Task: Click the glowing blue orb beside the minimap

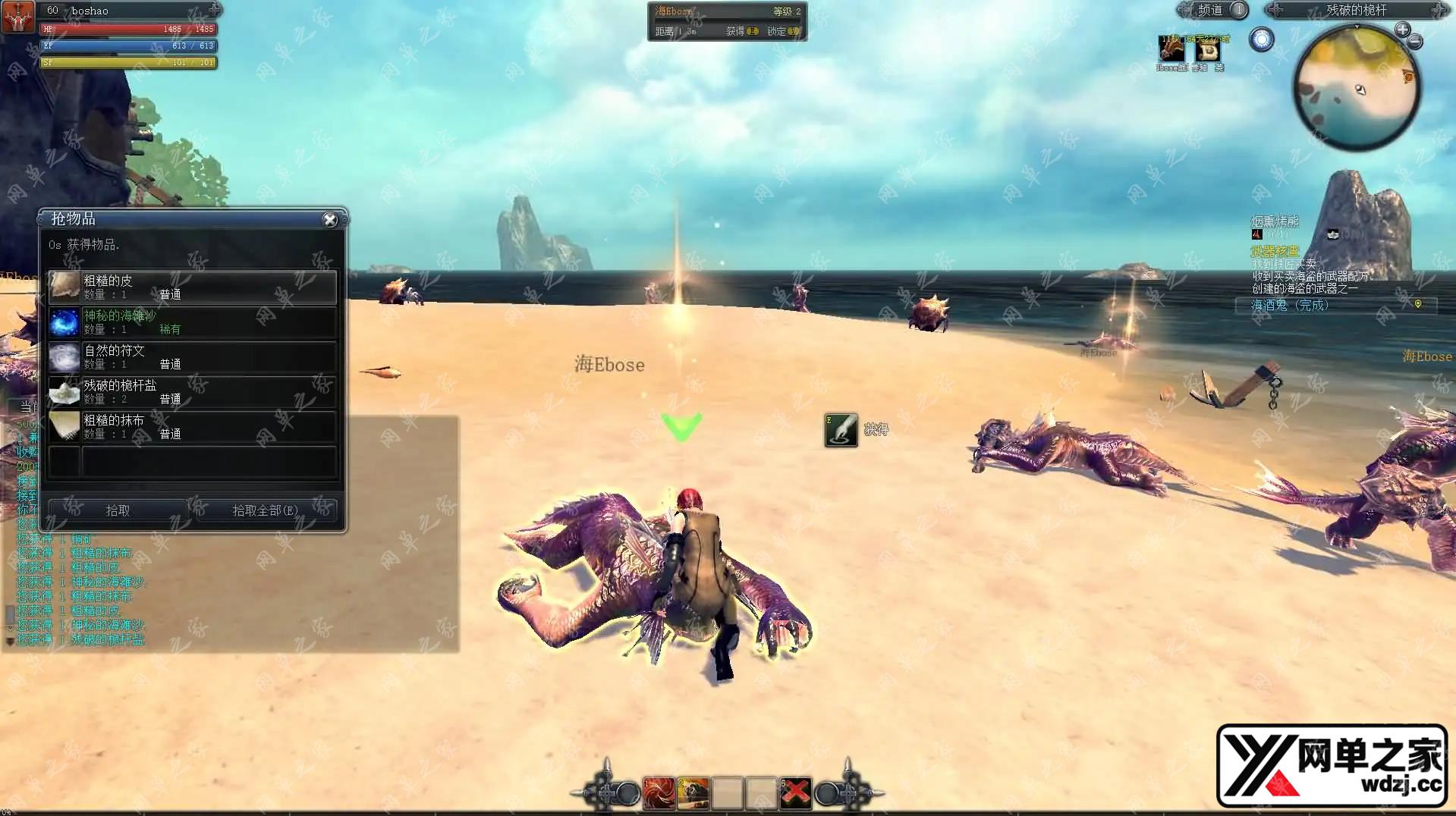Action: [1262, 39]
